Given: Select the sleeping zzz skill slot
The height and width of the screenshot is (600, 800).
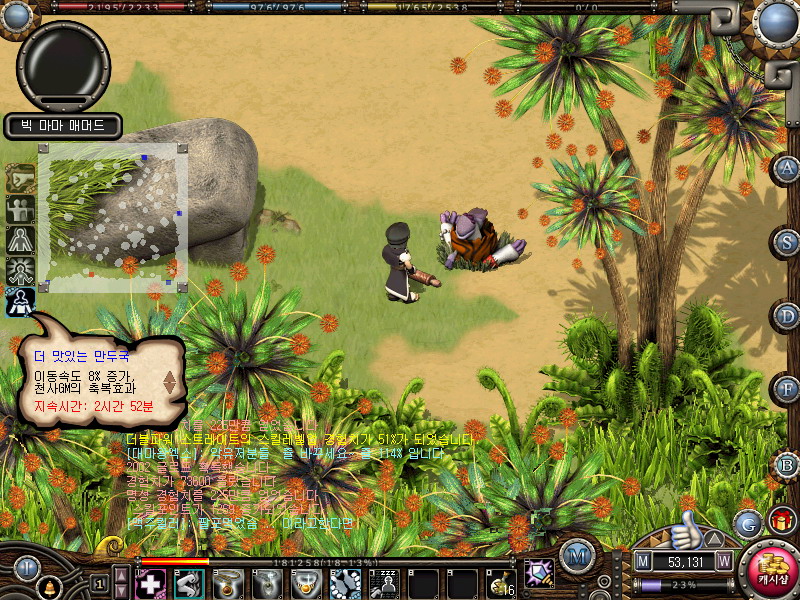Looking at the screenshot, I should (384, 582).
